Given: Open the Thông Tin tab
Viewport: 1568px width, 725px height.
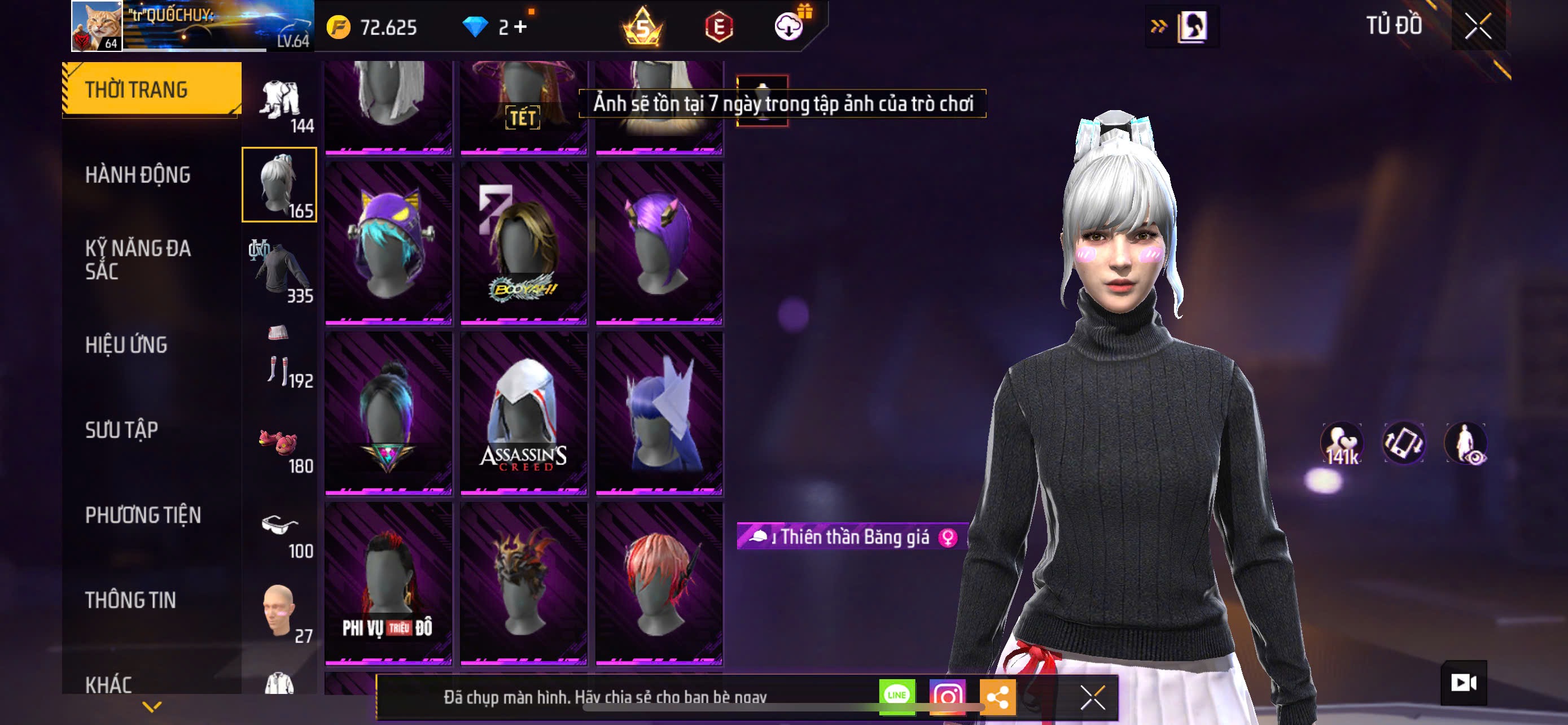Looking at the screenshot, I should 130,600.
